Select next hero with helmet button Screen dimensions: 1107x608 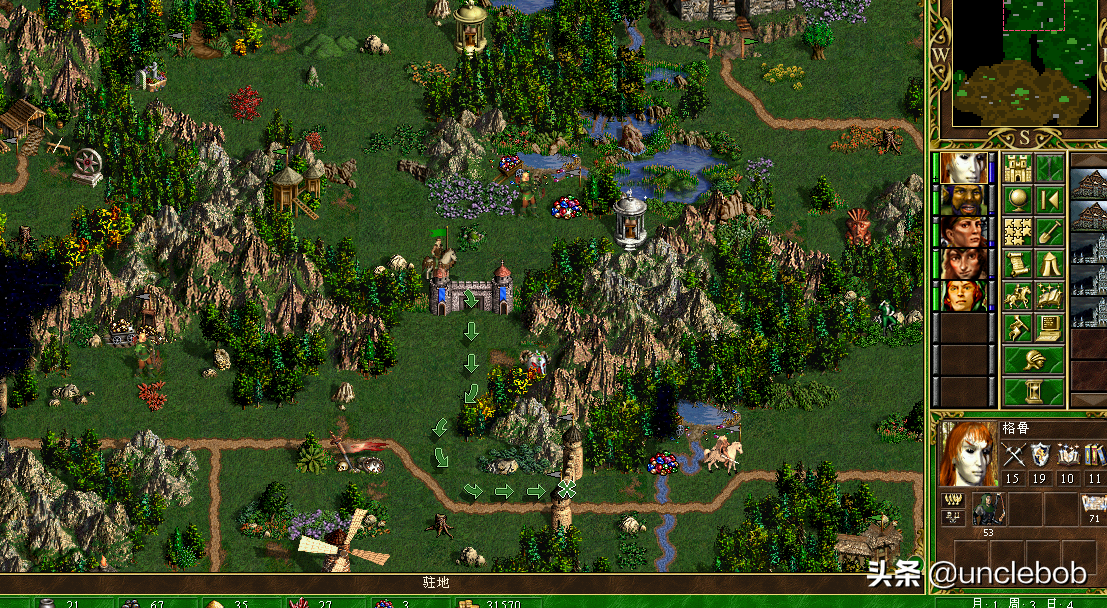1034,360
